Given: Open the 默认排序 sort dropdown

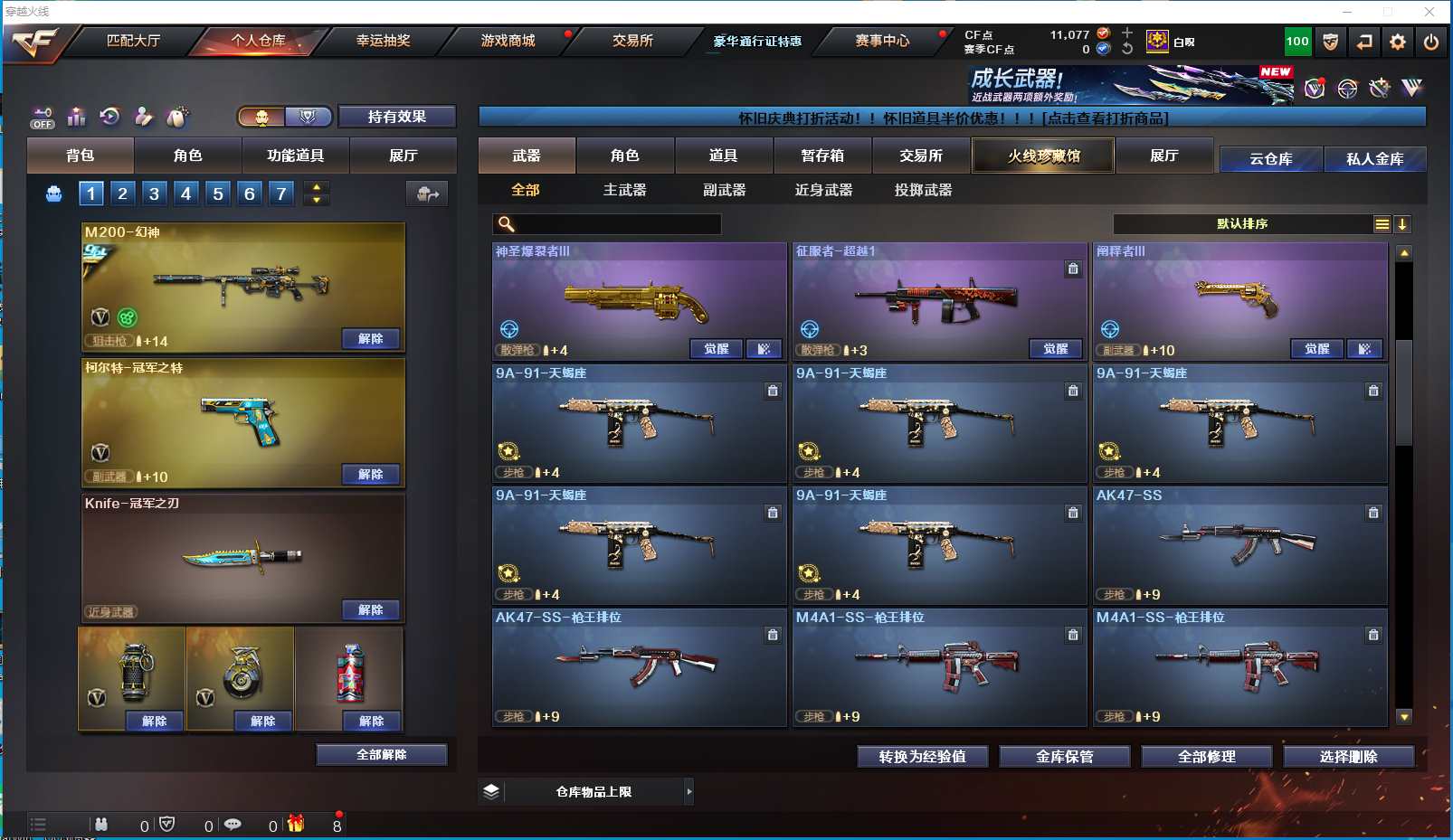Looking at the screenshot, I should pyautogui.click(x=1242, y=224).
